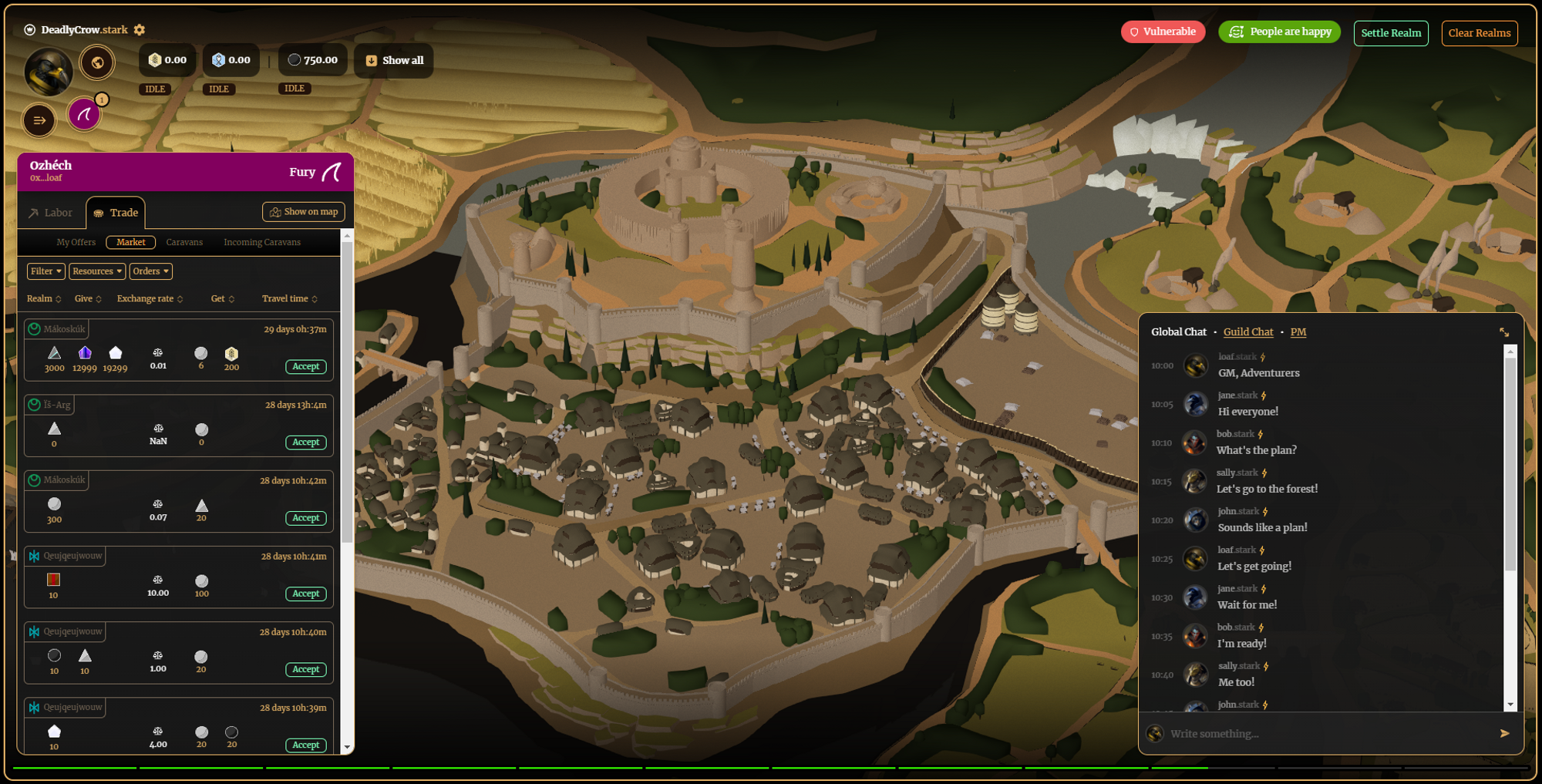Focus the Write something chat field
This screenshot has height=784, width=1542.
1326,734
